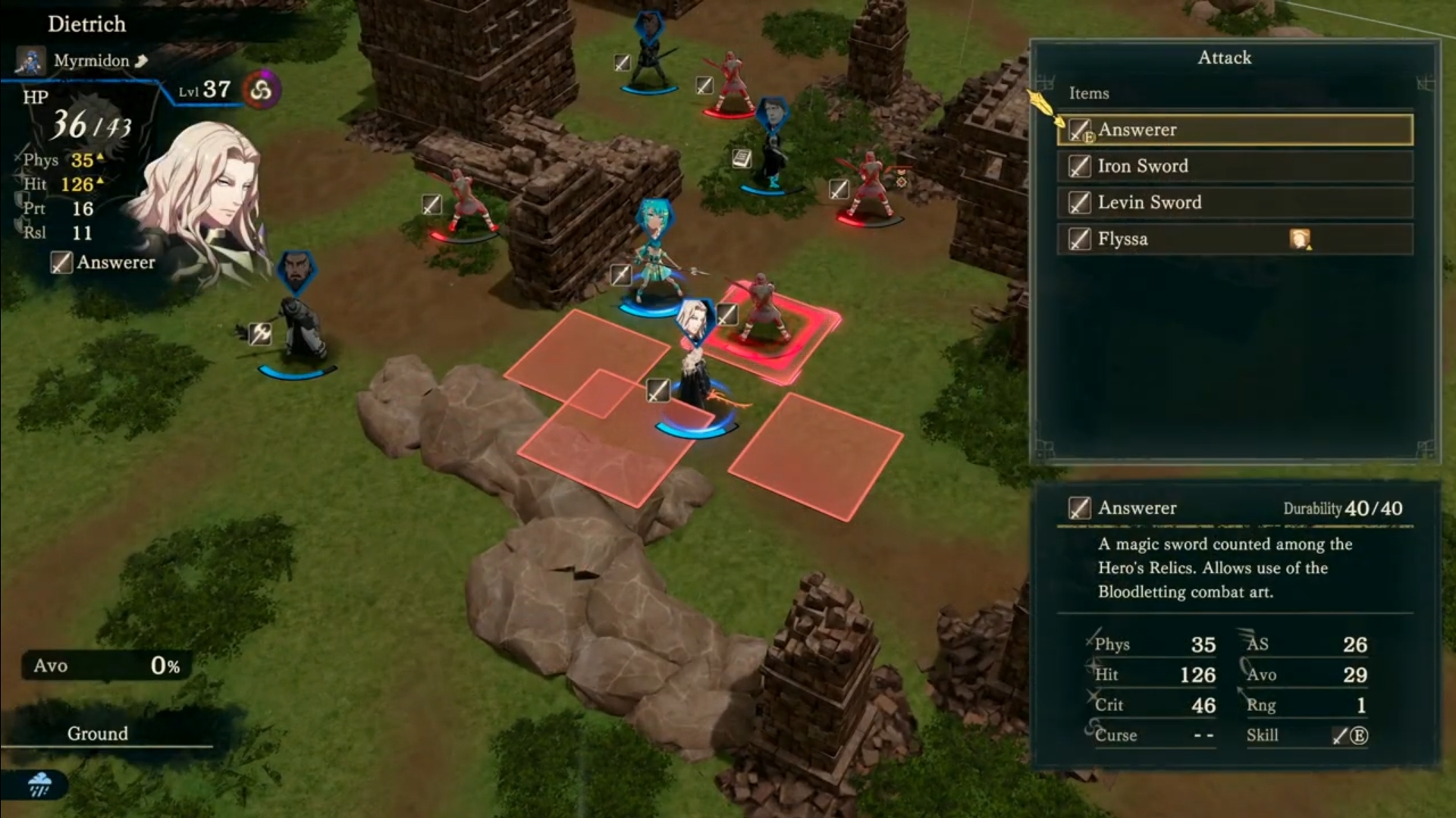The height and width of the screenshot is (818, 1456).
Task: Pick the Levin Sword entry
Action: pos(1234,202)
